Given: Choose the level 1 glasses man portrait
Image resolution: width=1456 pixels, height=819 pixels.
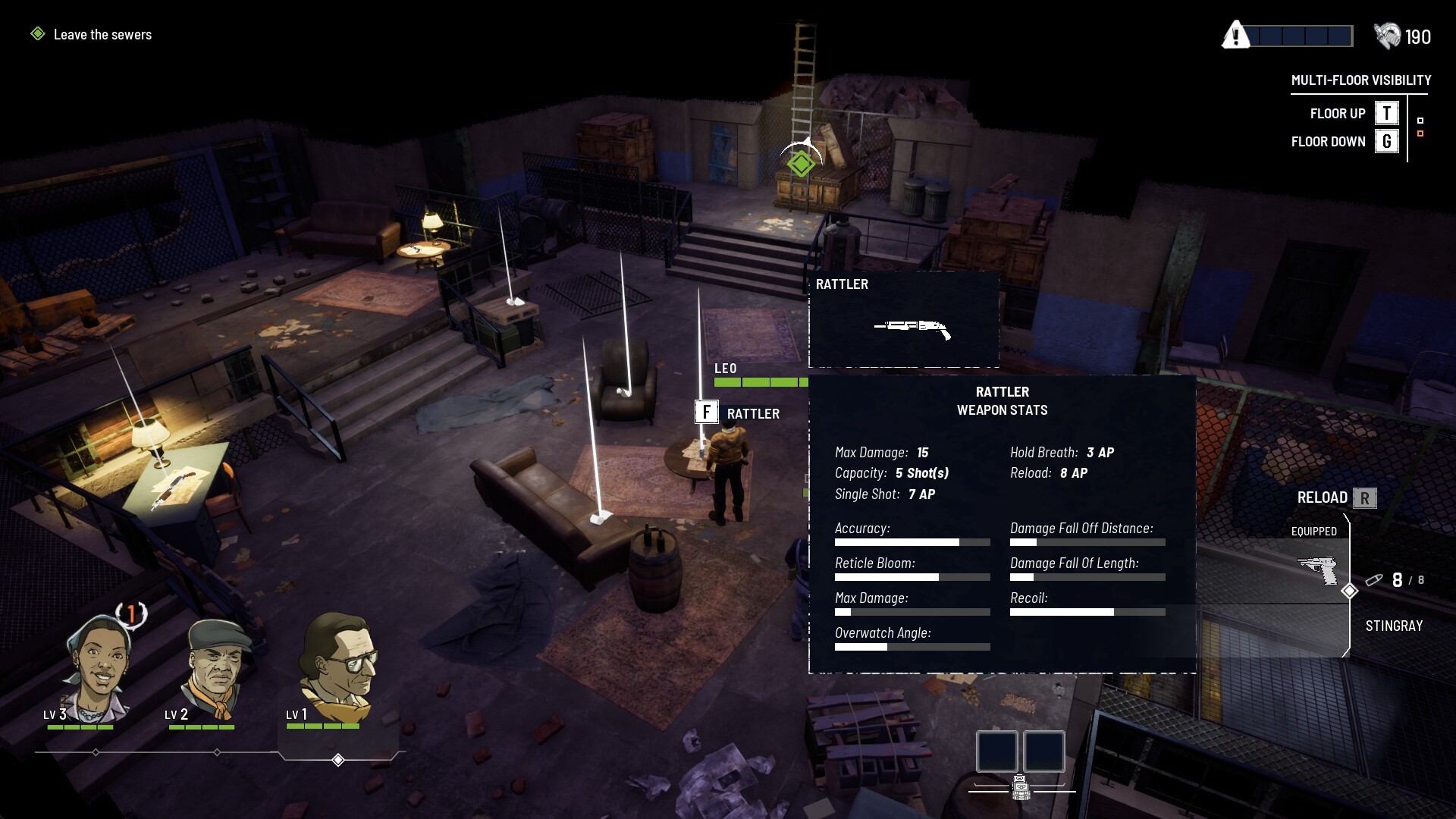Looking at the screenshot, I should tap(336, 667).
